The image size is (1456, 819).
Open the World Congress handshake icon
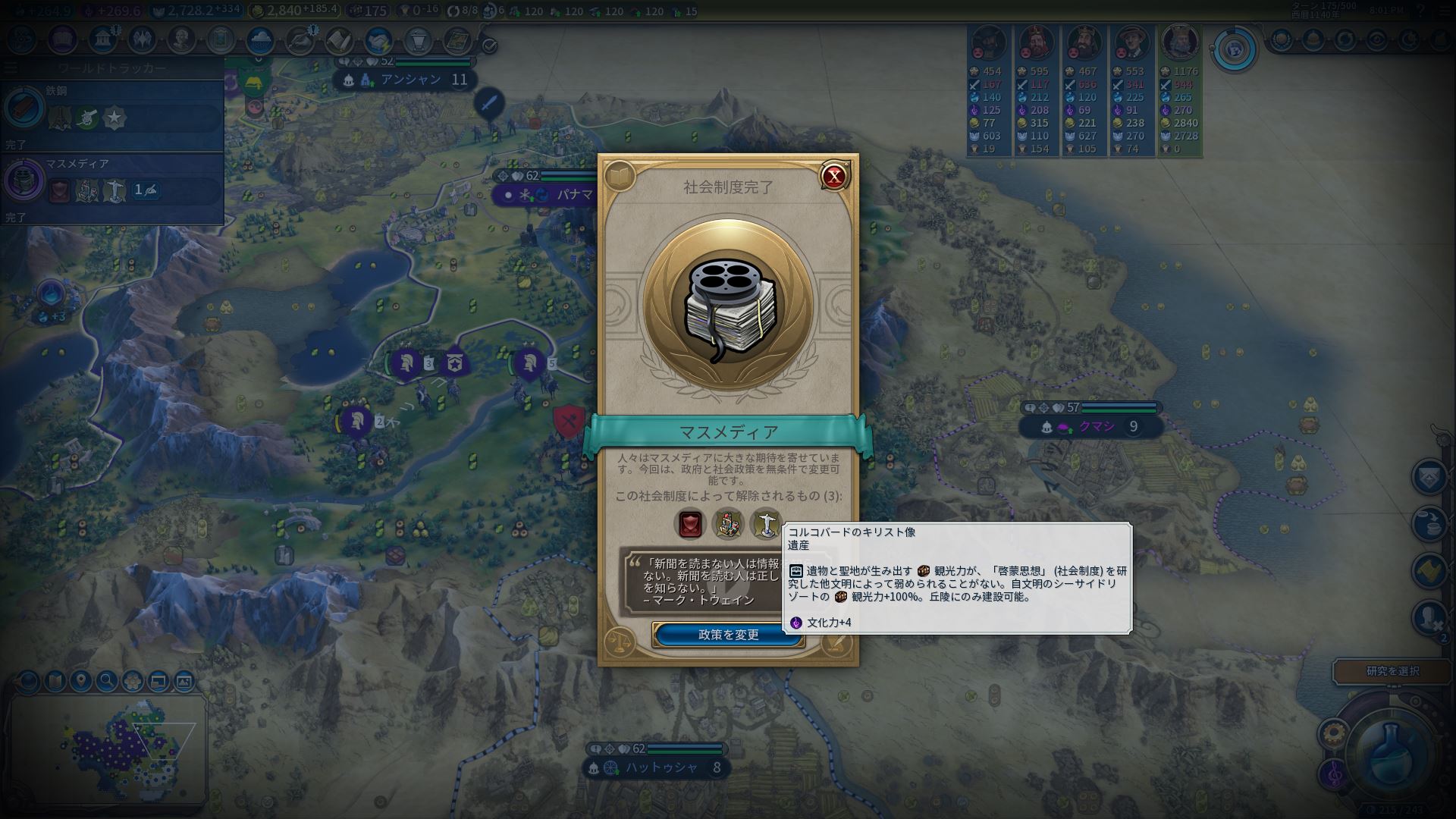(x=378, y=39)
